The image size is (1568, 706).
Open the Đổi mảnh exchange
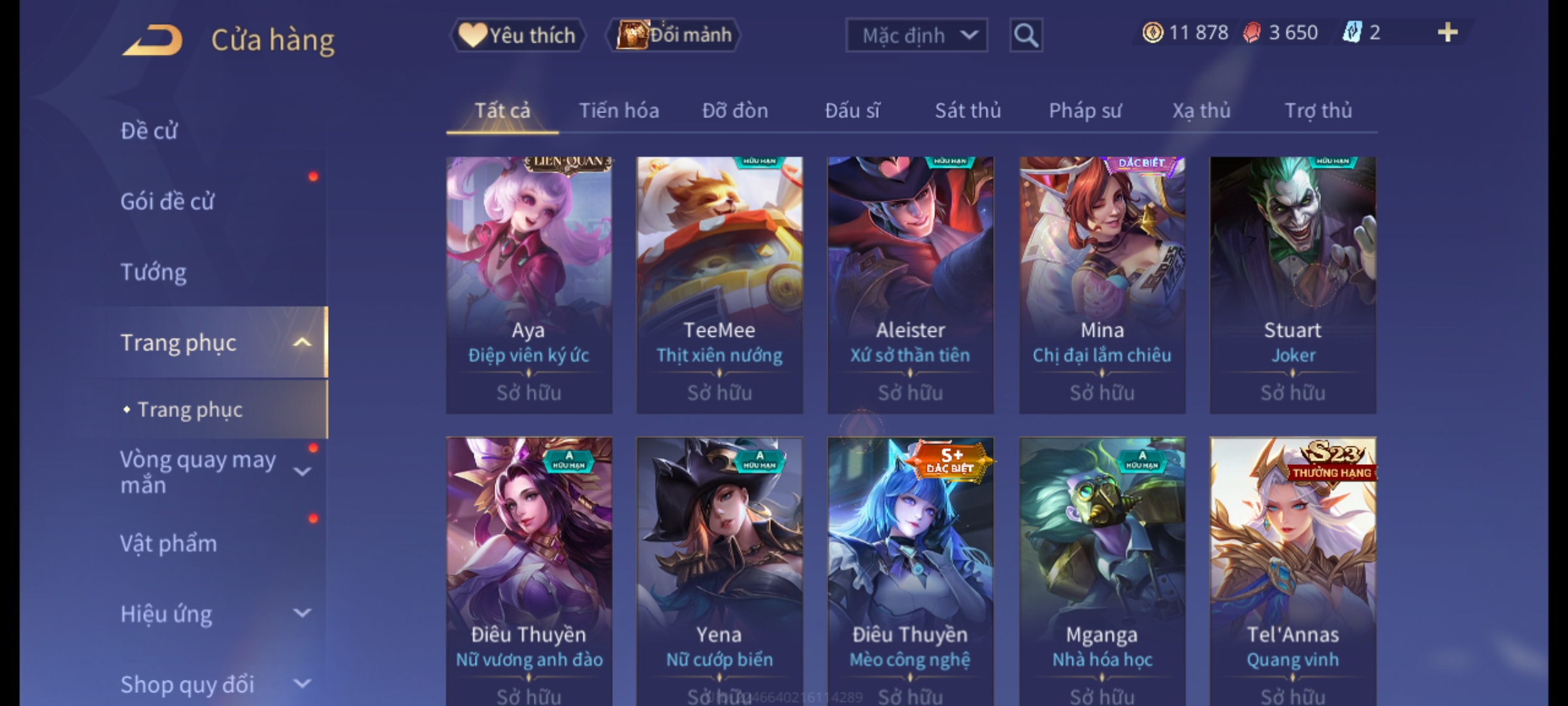pos(674,35)
